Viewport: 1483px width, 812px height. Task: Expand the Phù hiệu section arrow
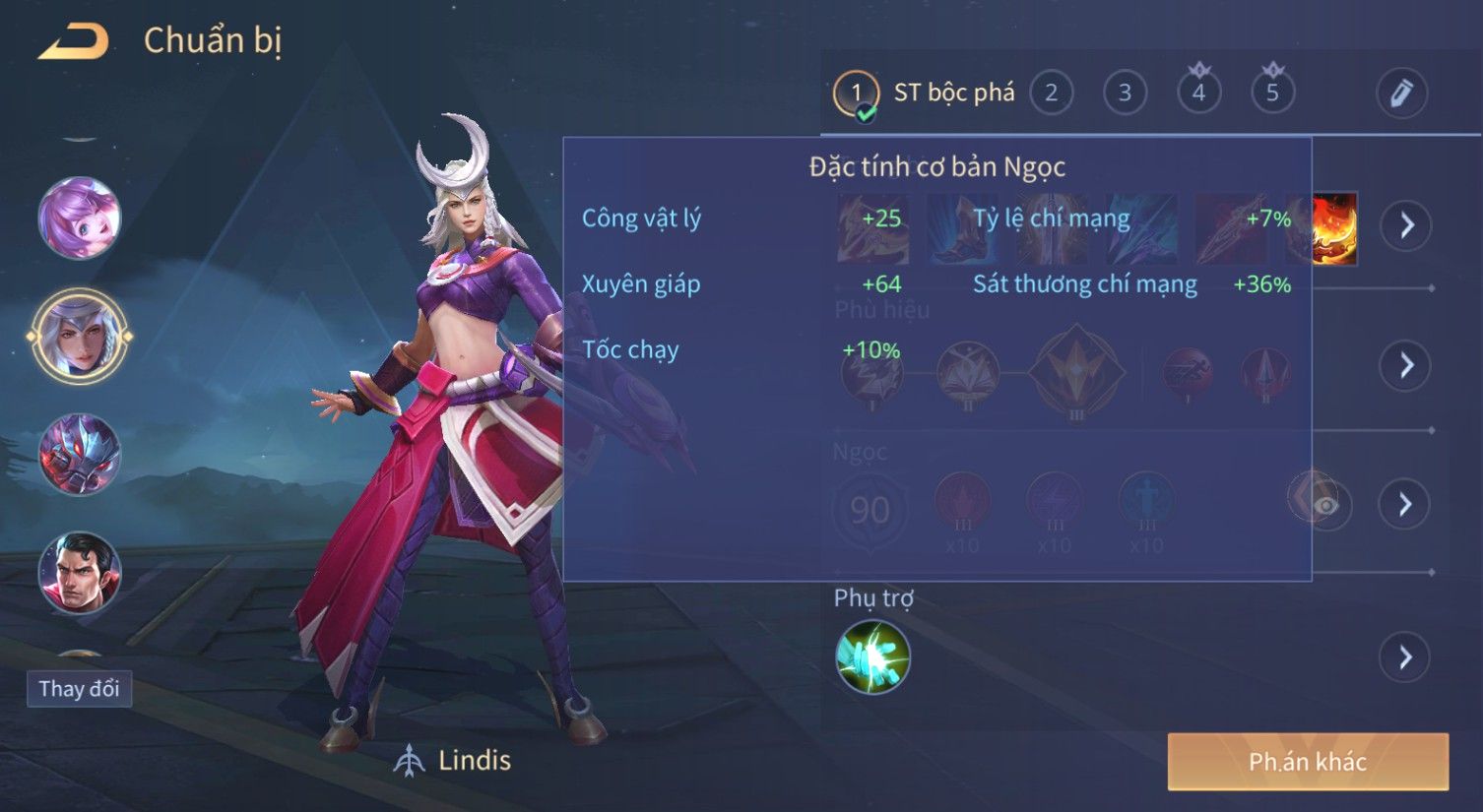click(x=1406, y=366)
